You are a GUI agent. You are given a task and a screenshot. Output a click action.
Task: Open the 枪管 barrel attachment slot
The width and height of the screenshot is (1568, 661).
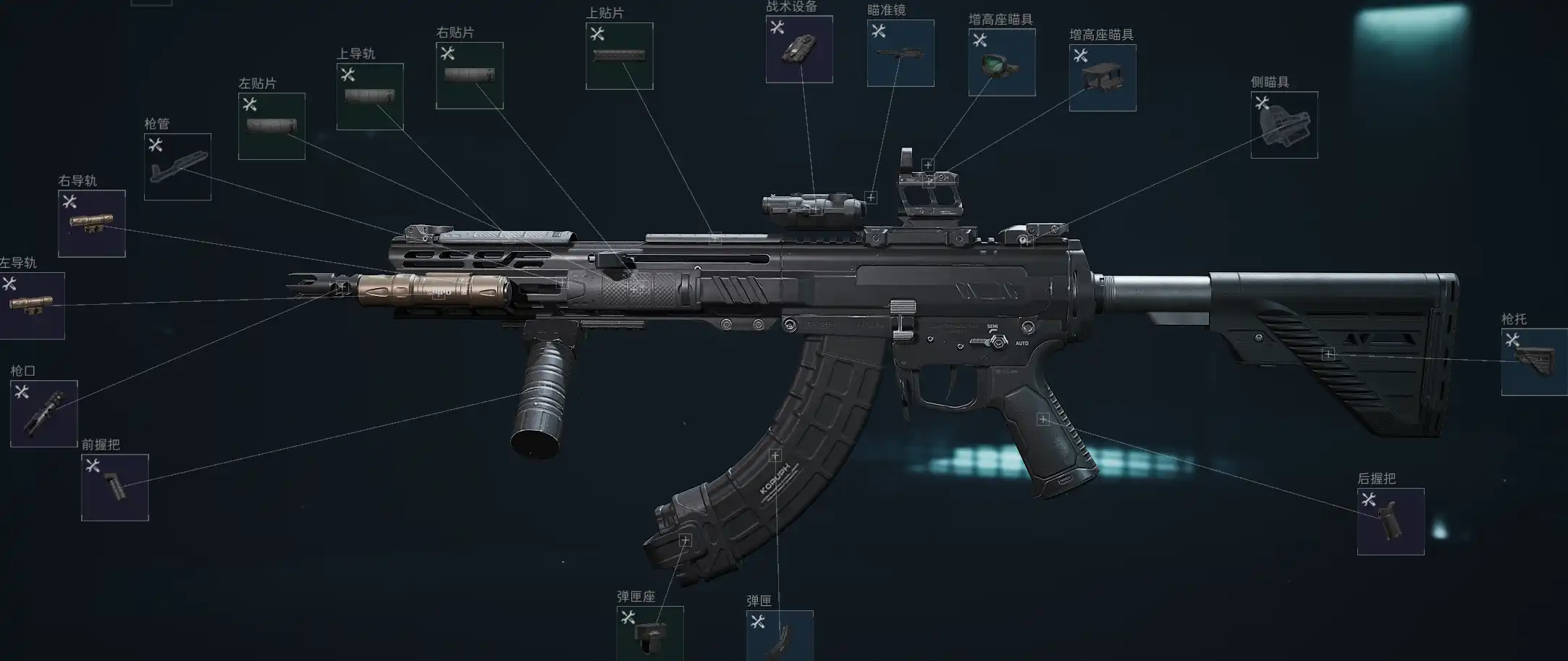point(177,167)
